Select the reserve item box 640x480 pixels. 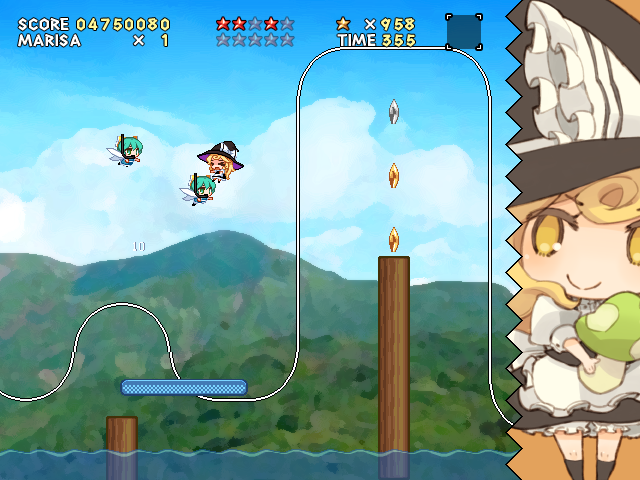(464, 32)
